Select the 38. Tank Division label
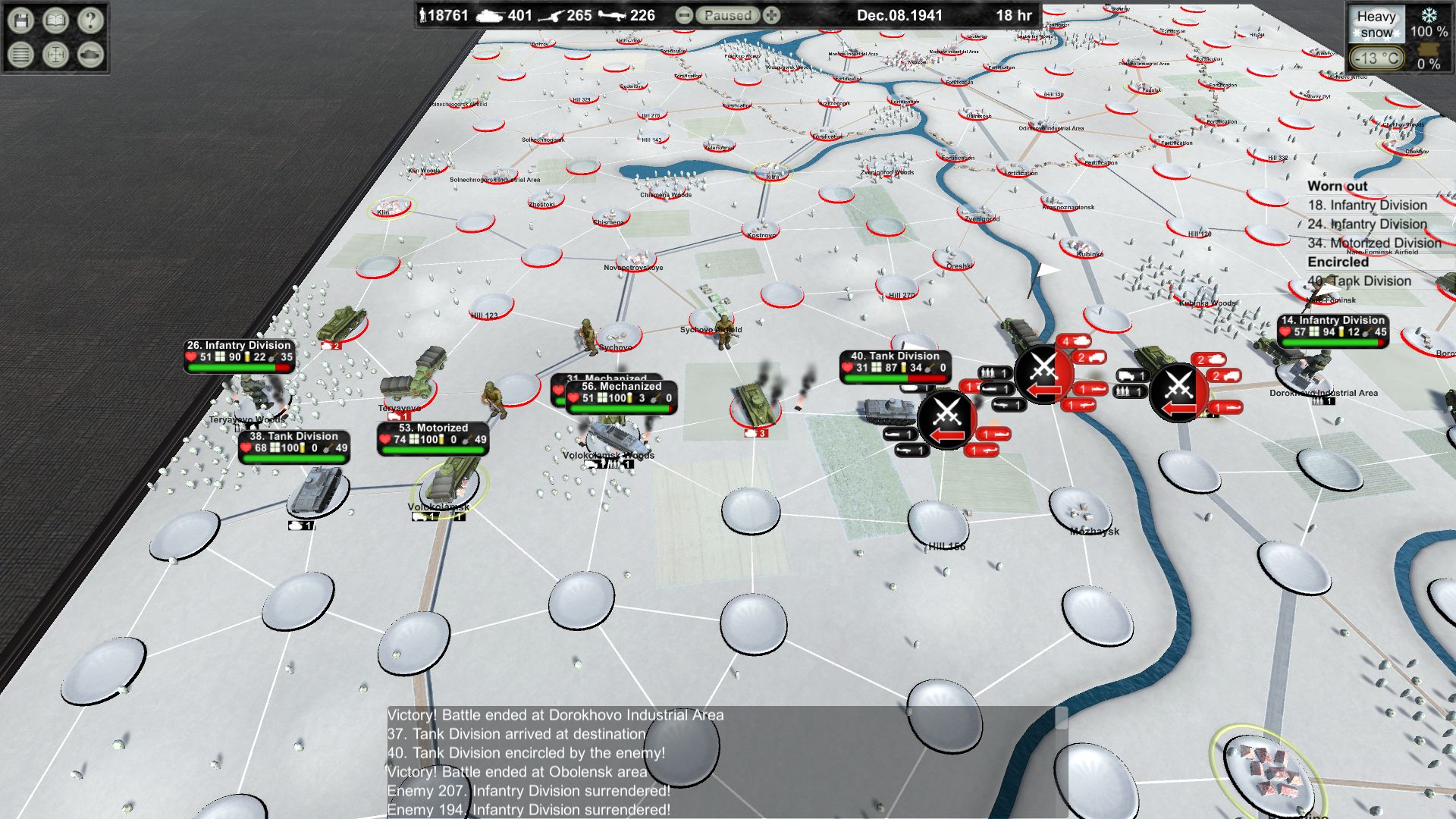 [x=293, y=437]
